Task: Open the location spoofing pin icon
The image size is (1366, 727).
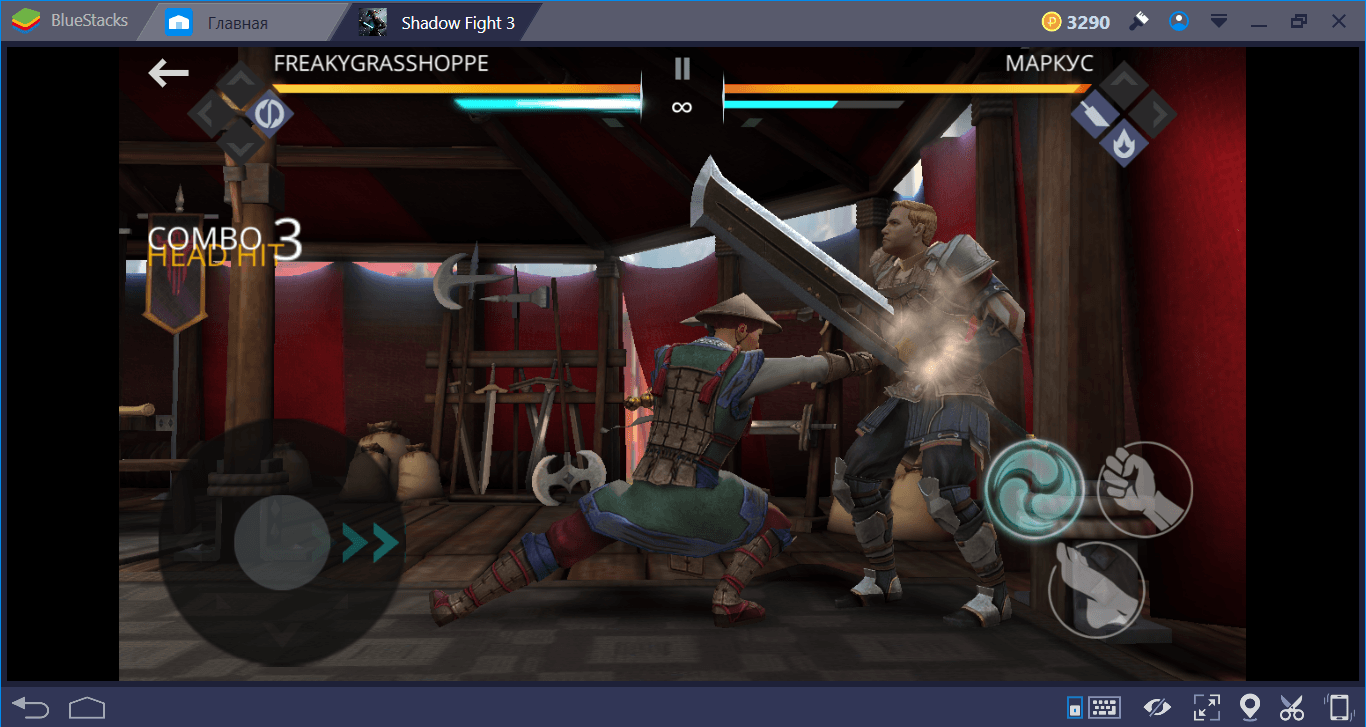Action: coord(1250,706)
